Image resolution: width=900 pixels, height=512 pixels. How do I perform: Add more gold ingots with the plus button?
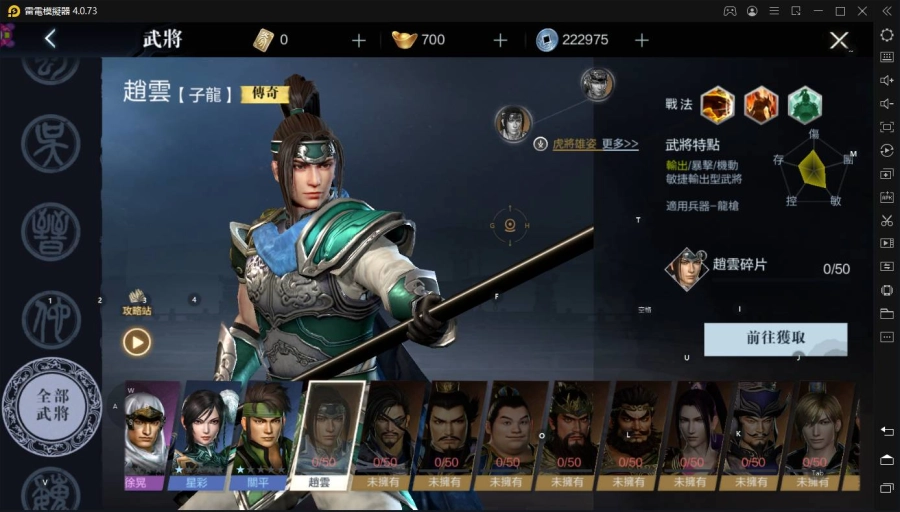coord(500,40)
